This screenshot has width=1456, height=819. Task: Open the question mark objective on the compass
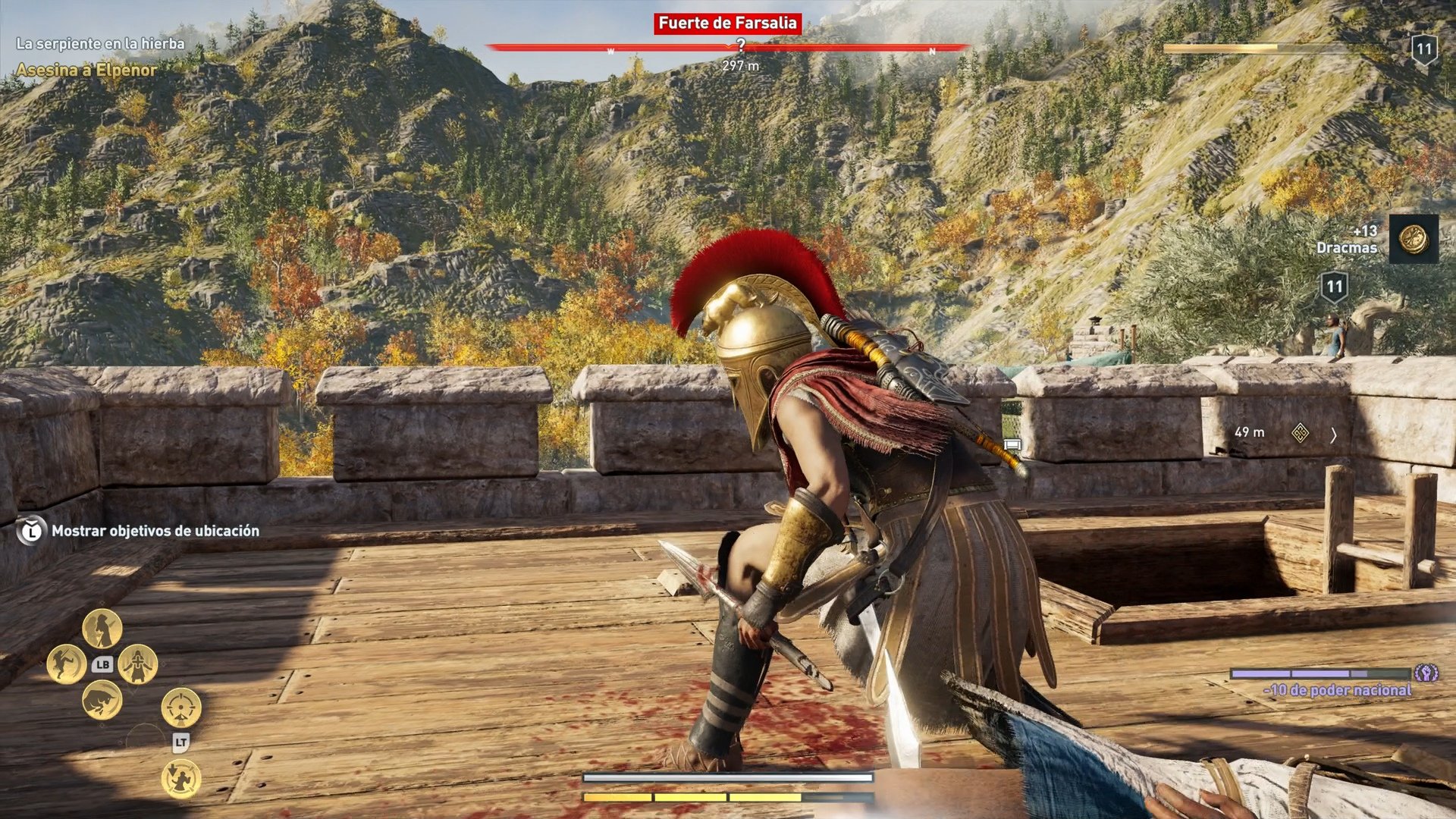[x=741, y=44]
